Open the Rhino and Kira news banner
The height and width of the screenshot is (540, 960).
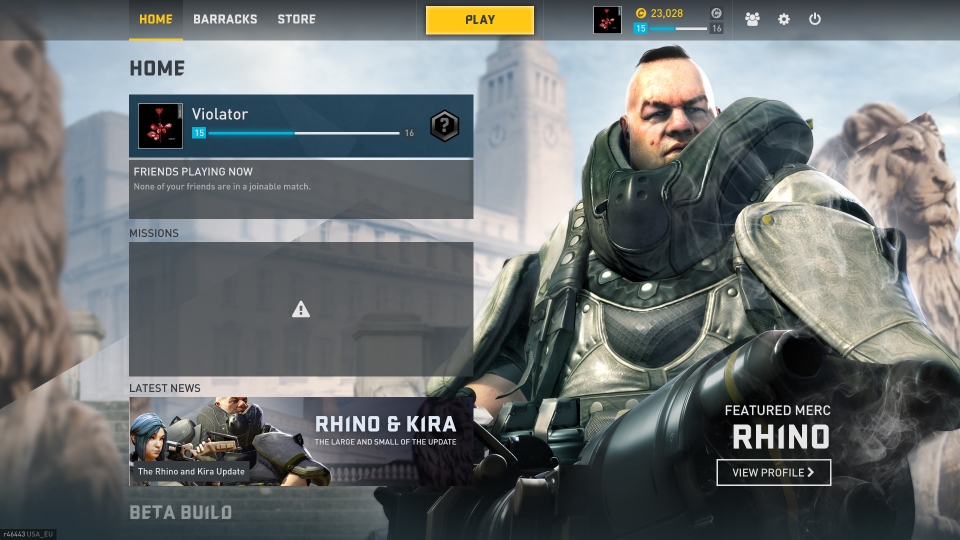(x=301, y=441)
